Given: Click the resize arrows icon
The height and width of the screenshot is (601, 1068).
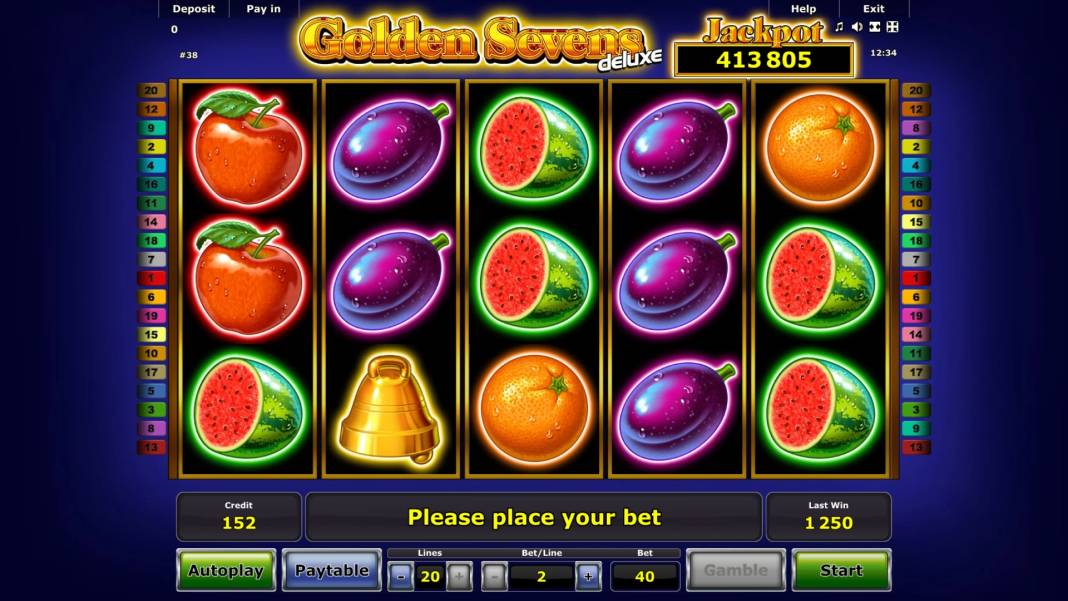Looking at the screenshot, I should (875, 27).
